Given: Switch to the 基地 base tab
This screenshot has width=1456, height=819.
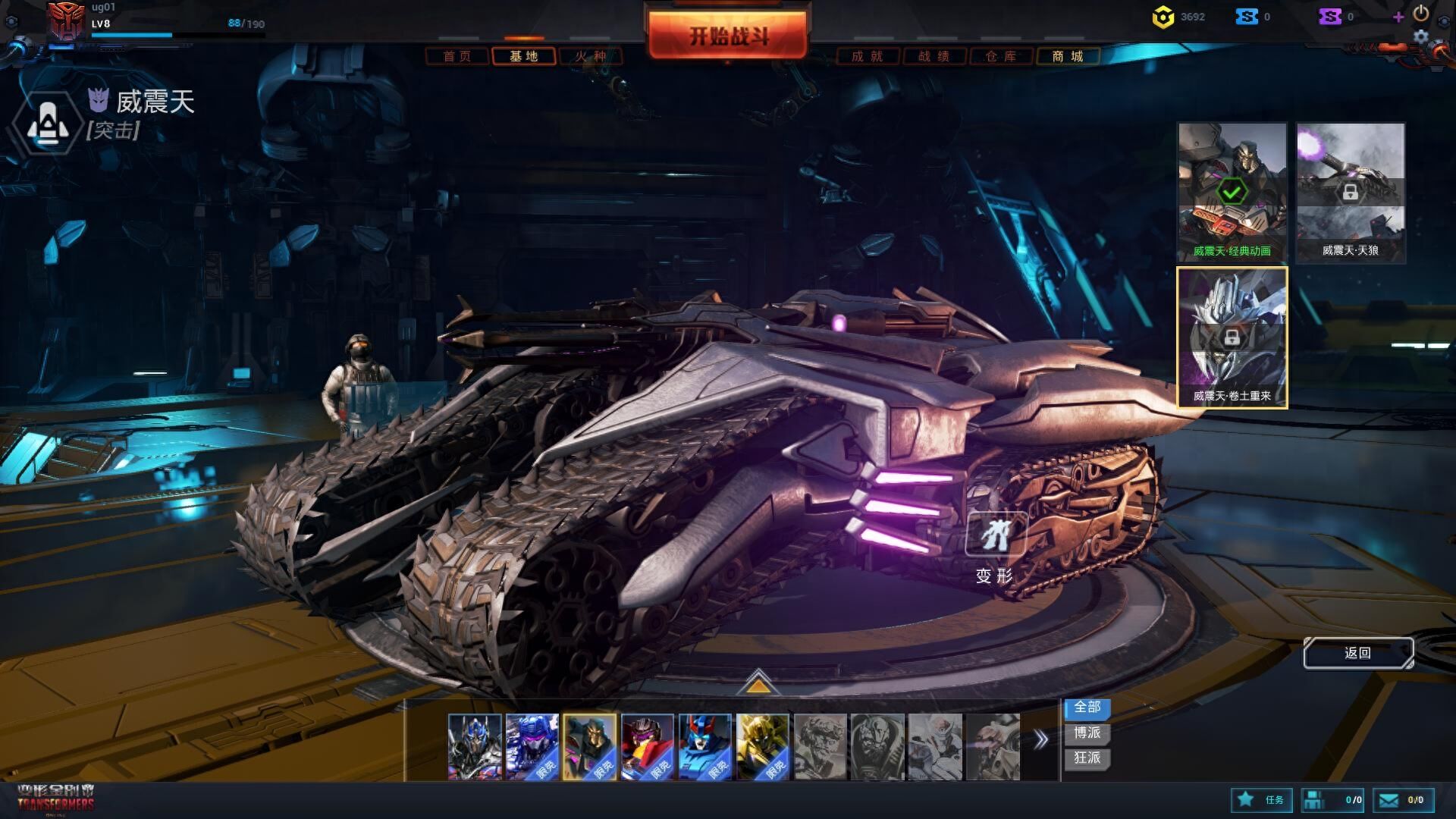Looking at the screenshot, I should click(523, 56).
